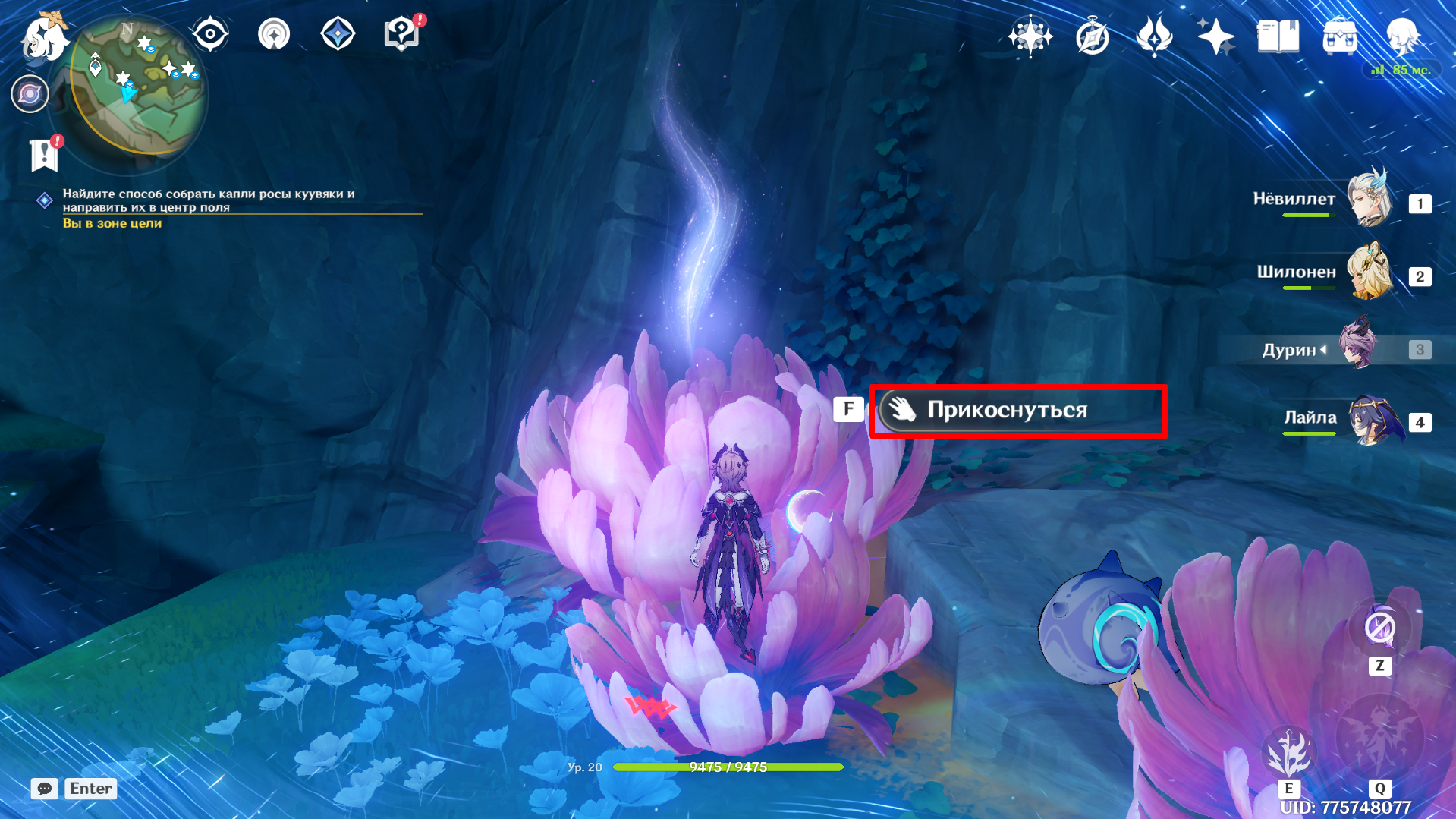This screenshot has width=1456, height=819.
Task: Open the tutorial question mark icon
Action: pos(401,34)
